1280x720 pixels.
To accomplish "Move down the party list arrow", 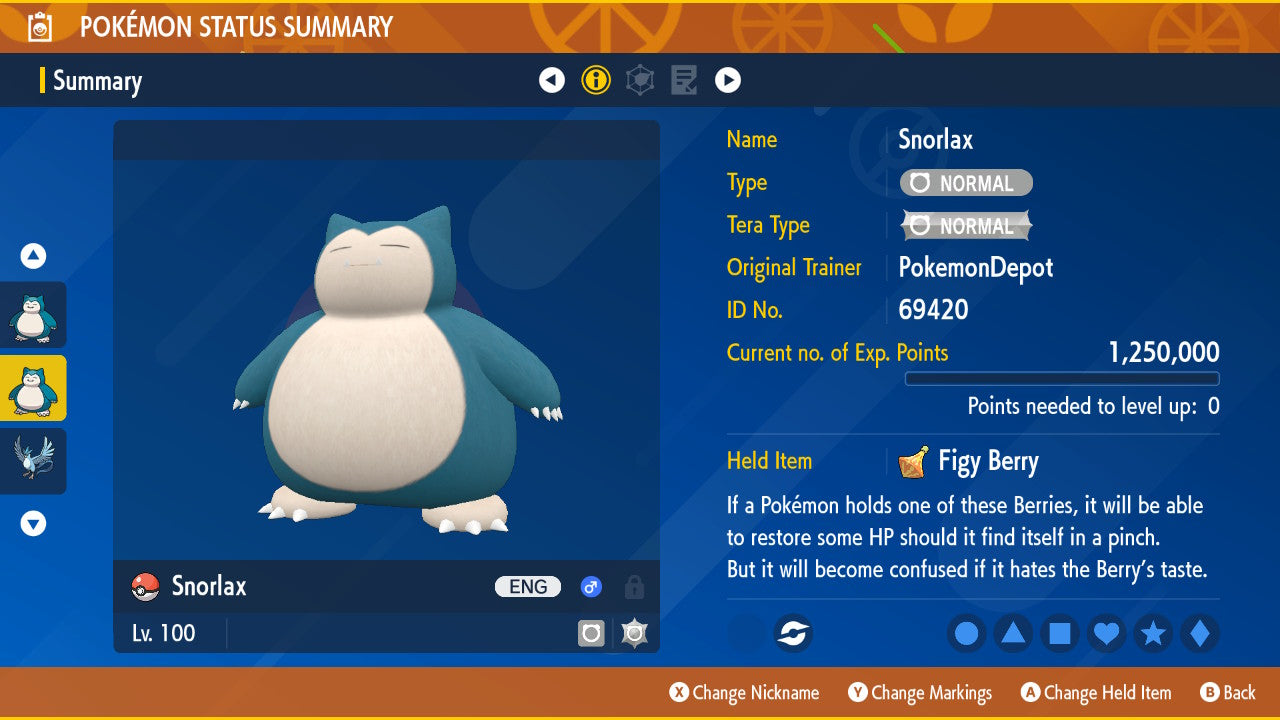I will (x=33, y=523).
